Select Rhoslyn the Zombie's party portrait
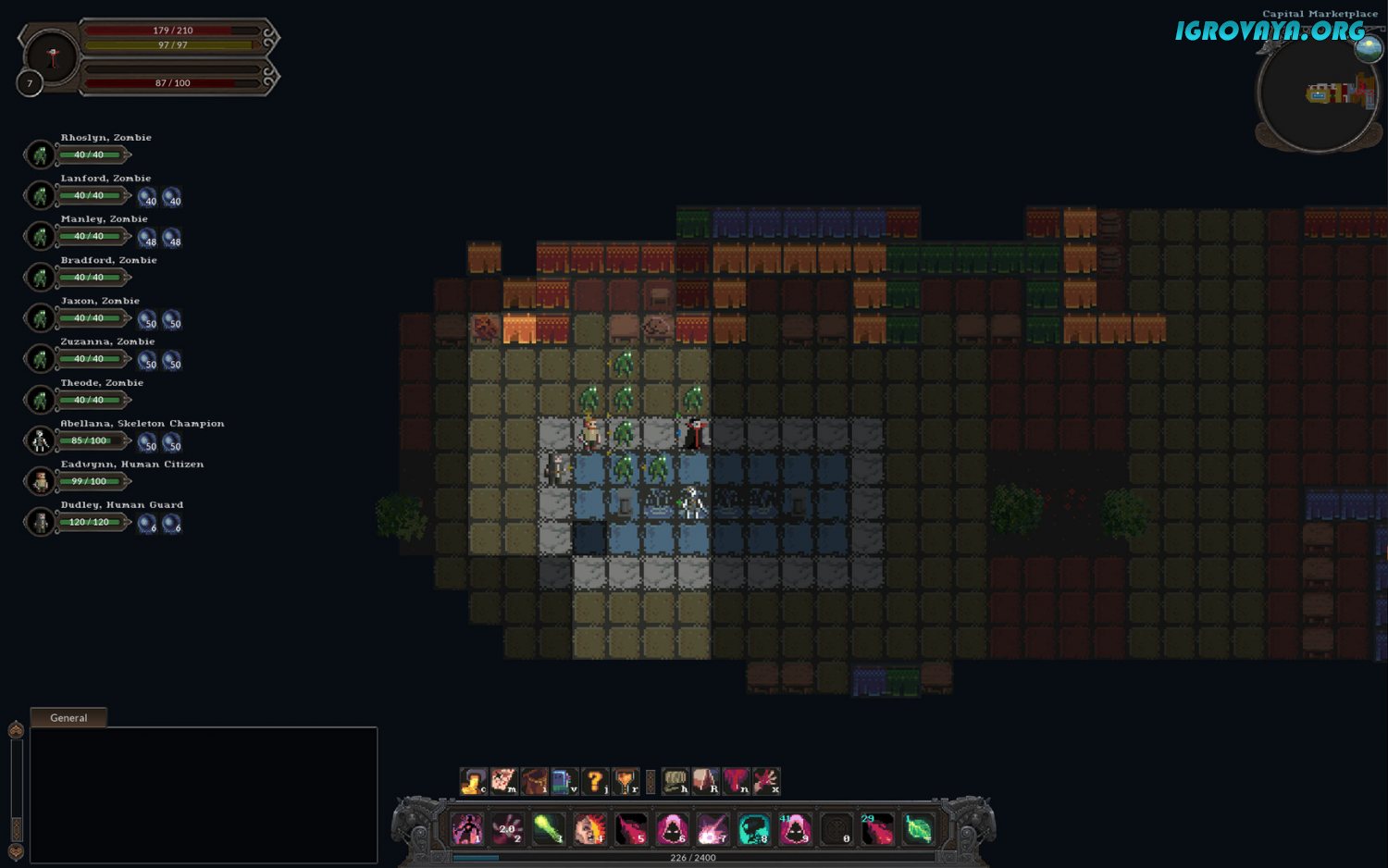This screenshot has height=868, width=1388. pyautogui.click(x=40, y=155)
